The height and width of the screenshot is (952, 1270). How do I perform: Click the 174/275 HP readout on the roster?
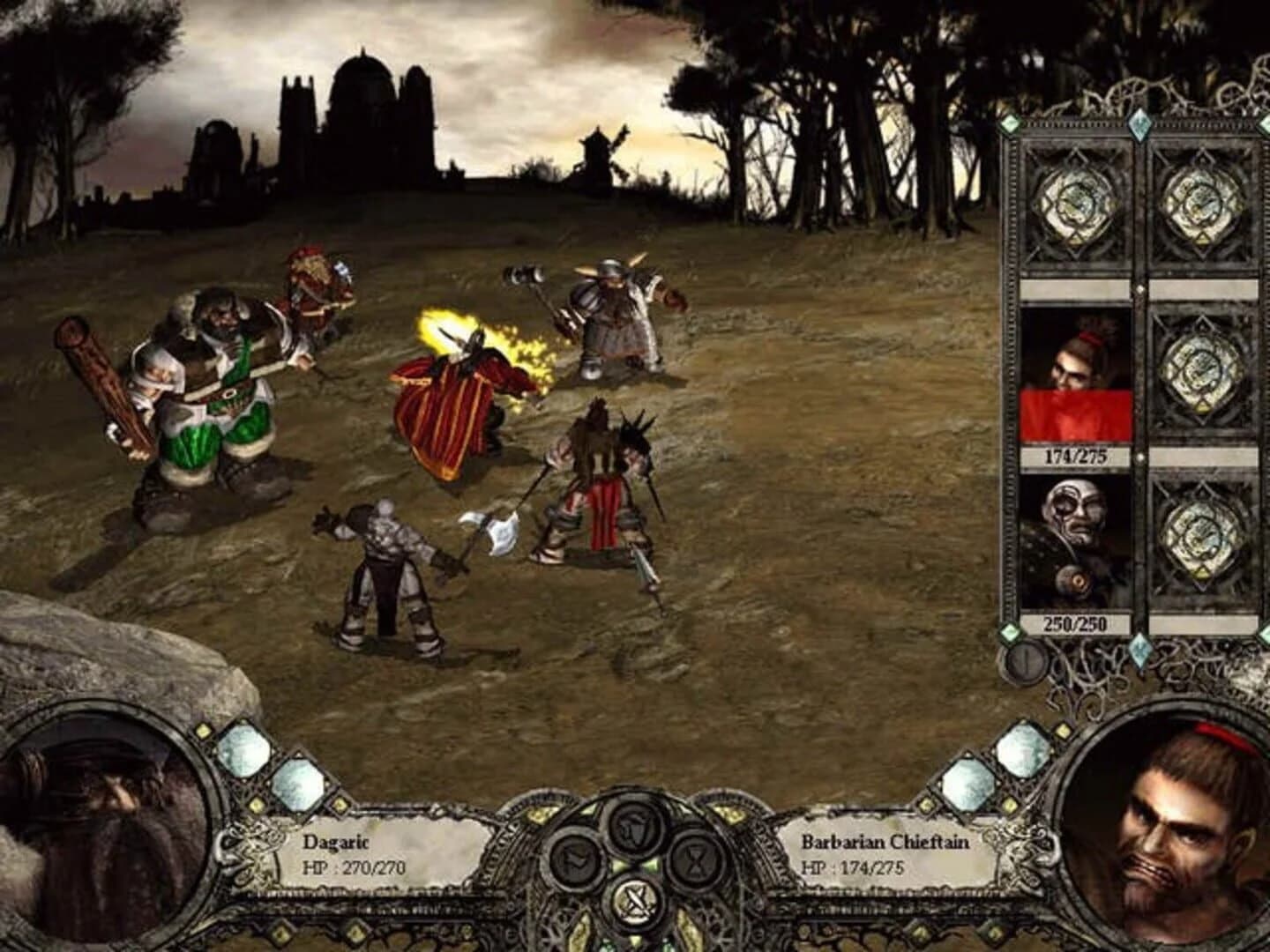[1076, 457]
